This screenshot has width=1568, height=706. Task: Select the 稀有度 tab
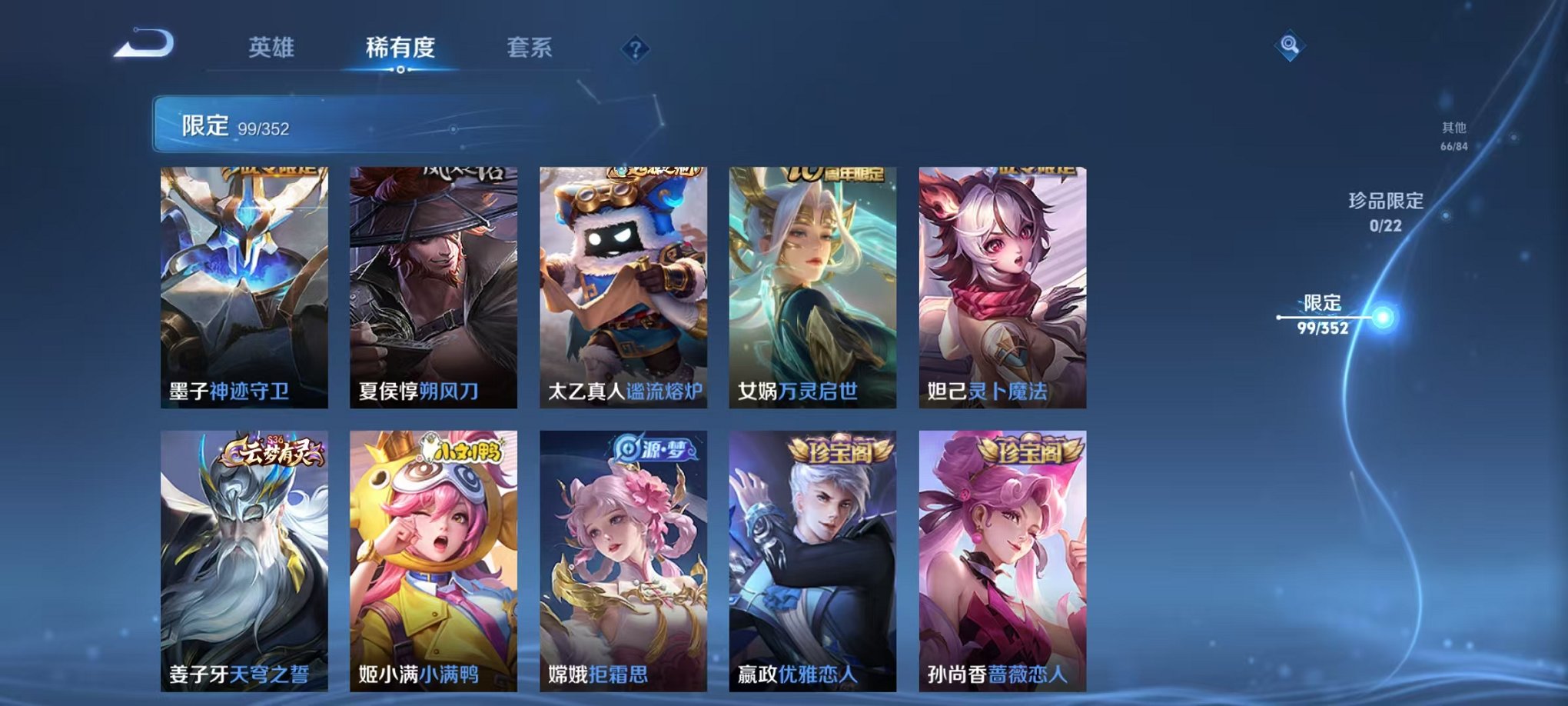pos(397,48)
